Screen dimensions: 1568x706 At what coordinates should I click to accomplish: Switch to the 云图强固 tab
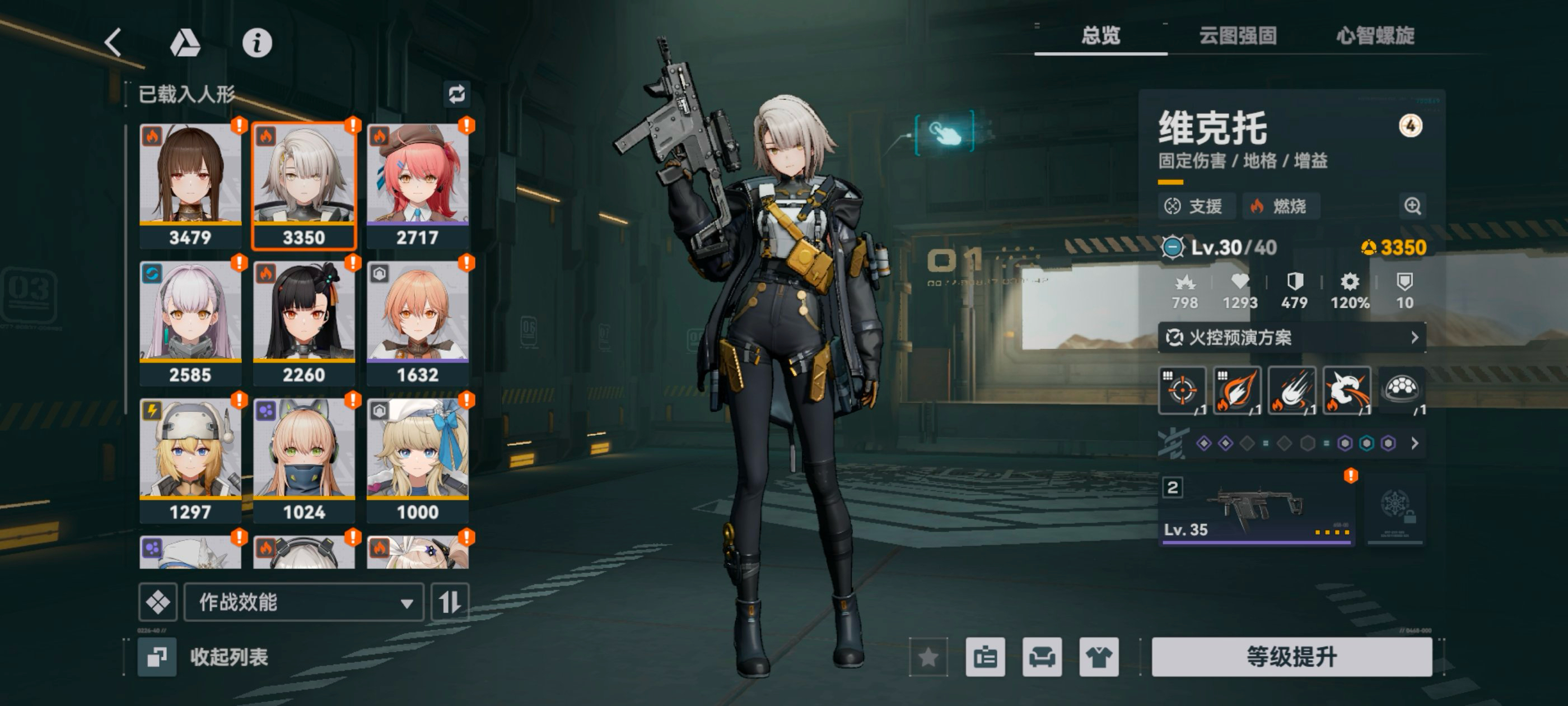pyautogui.click(x=1238, y=36)
